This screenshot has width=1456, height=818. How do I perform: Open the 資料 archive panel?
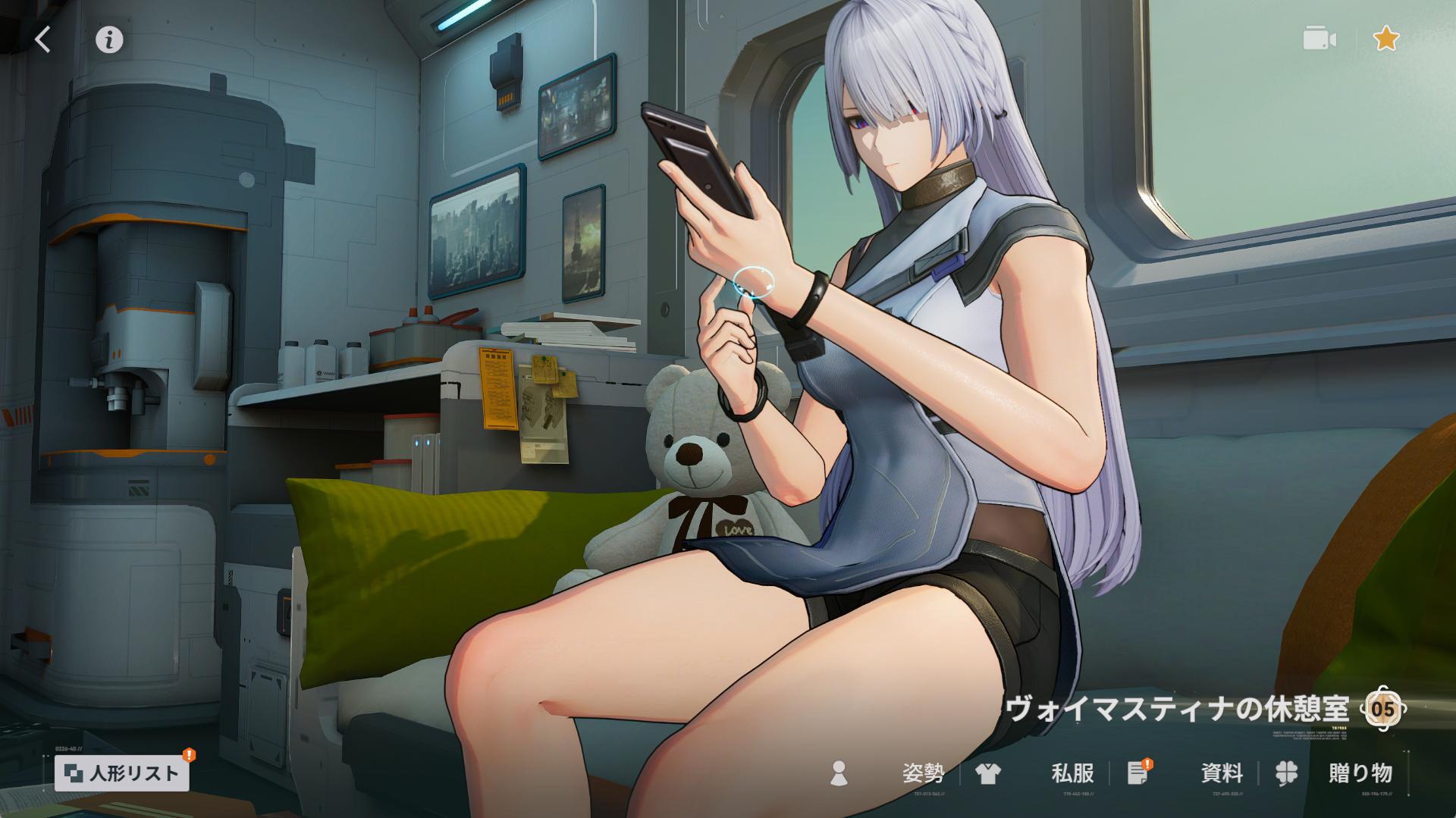[1221, 773]
